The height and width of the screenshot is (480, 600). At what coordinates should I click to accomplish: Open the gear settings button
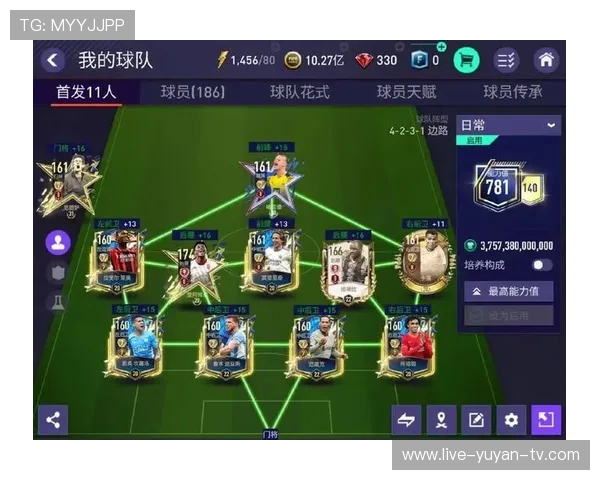click(511, 420)
